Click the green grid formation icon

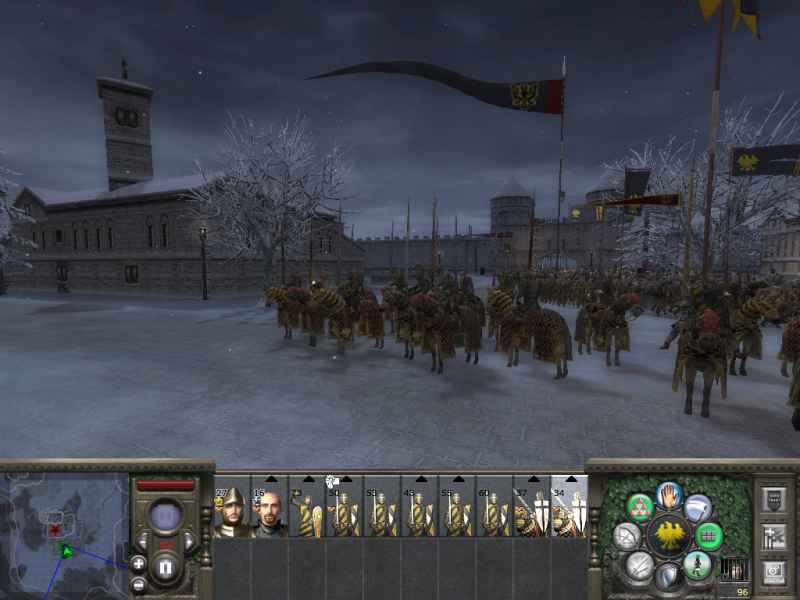pyautogui.click(x=709, y=536)
